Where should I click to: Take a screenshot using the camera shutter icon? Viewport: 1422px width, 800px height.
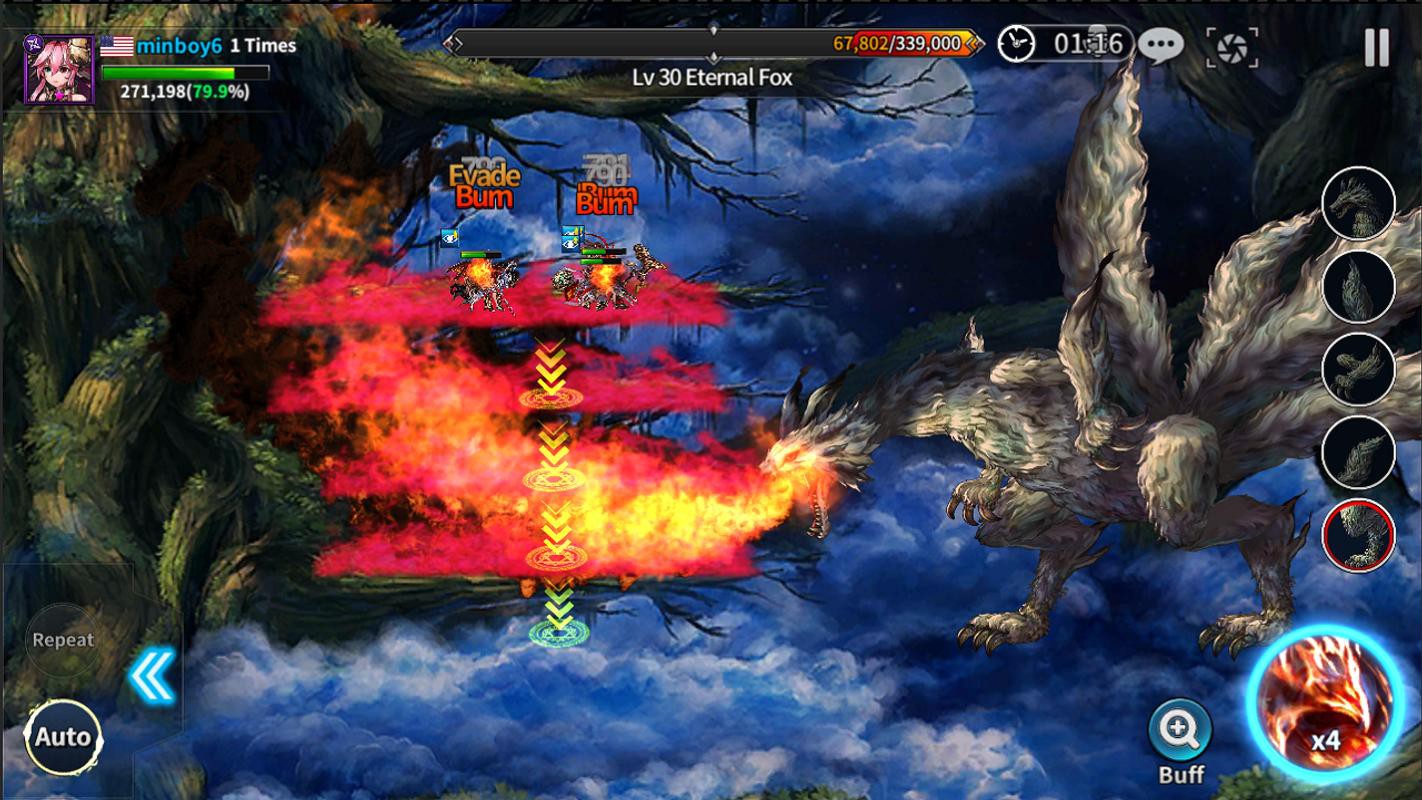(x=1235, y=47)
